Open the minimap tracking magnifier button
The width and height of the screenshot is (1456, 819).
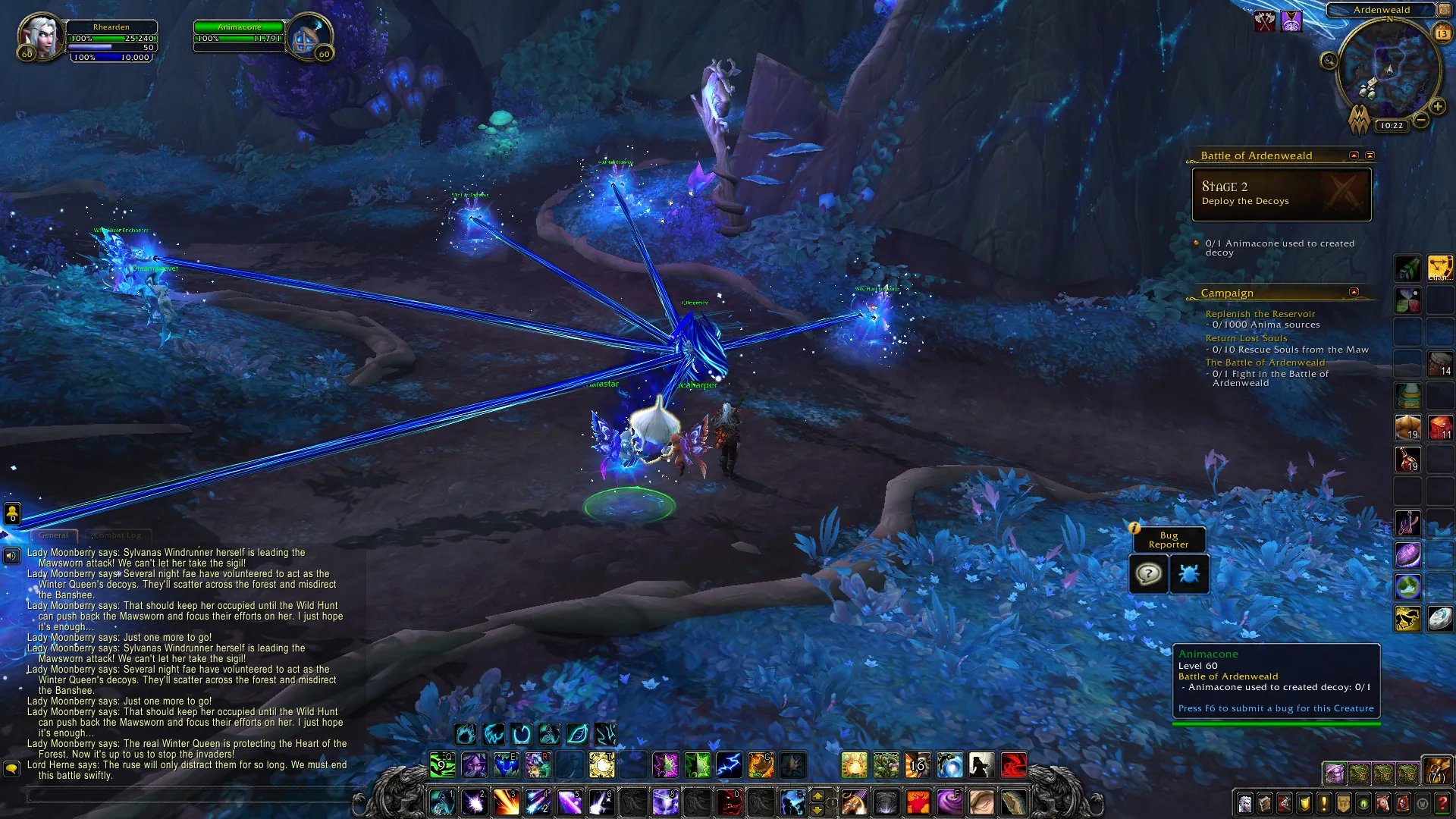[x=1329, y=61]
